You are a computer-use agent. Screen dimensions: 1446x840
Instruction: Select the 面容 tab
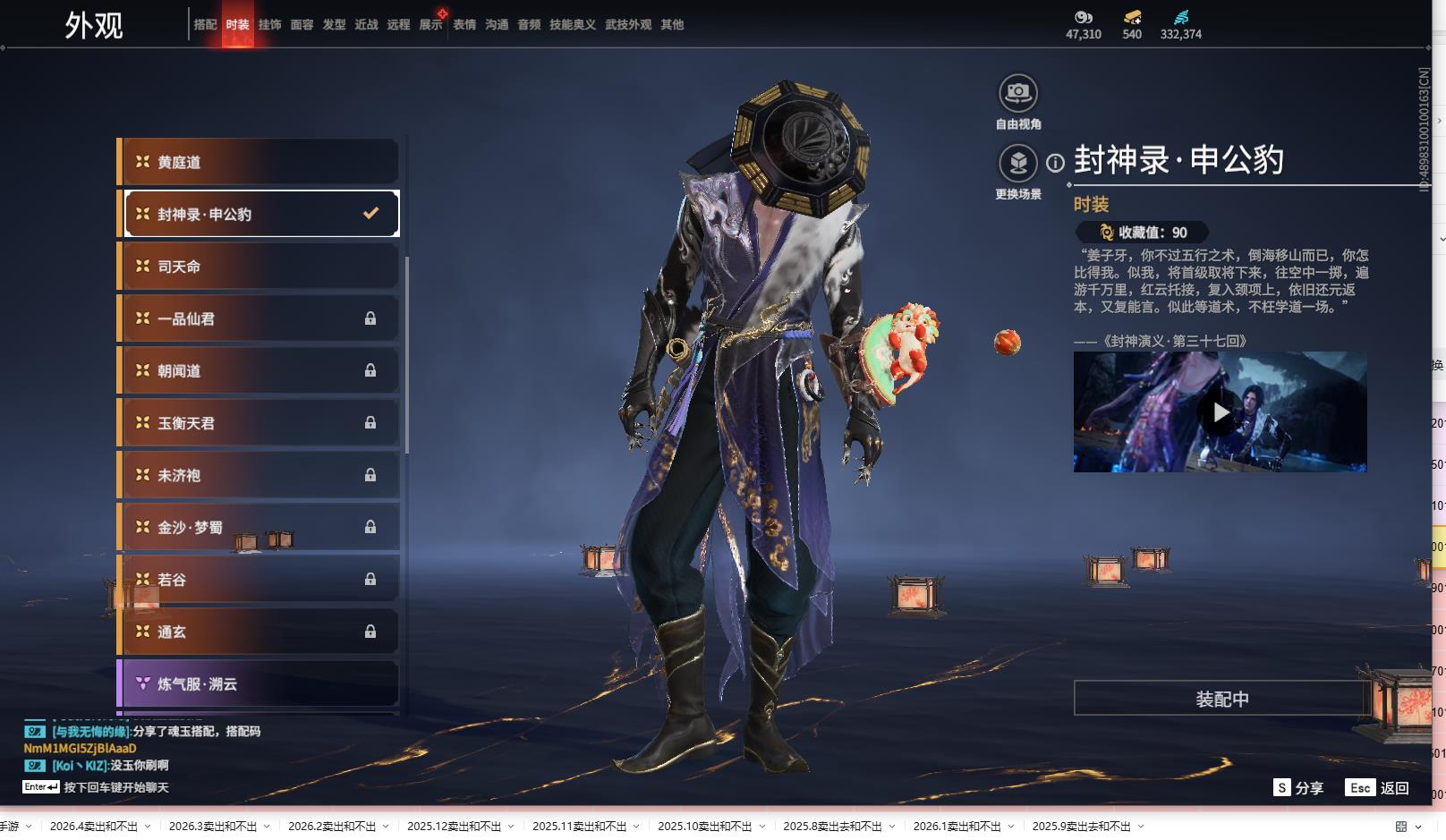[302, 25]
